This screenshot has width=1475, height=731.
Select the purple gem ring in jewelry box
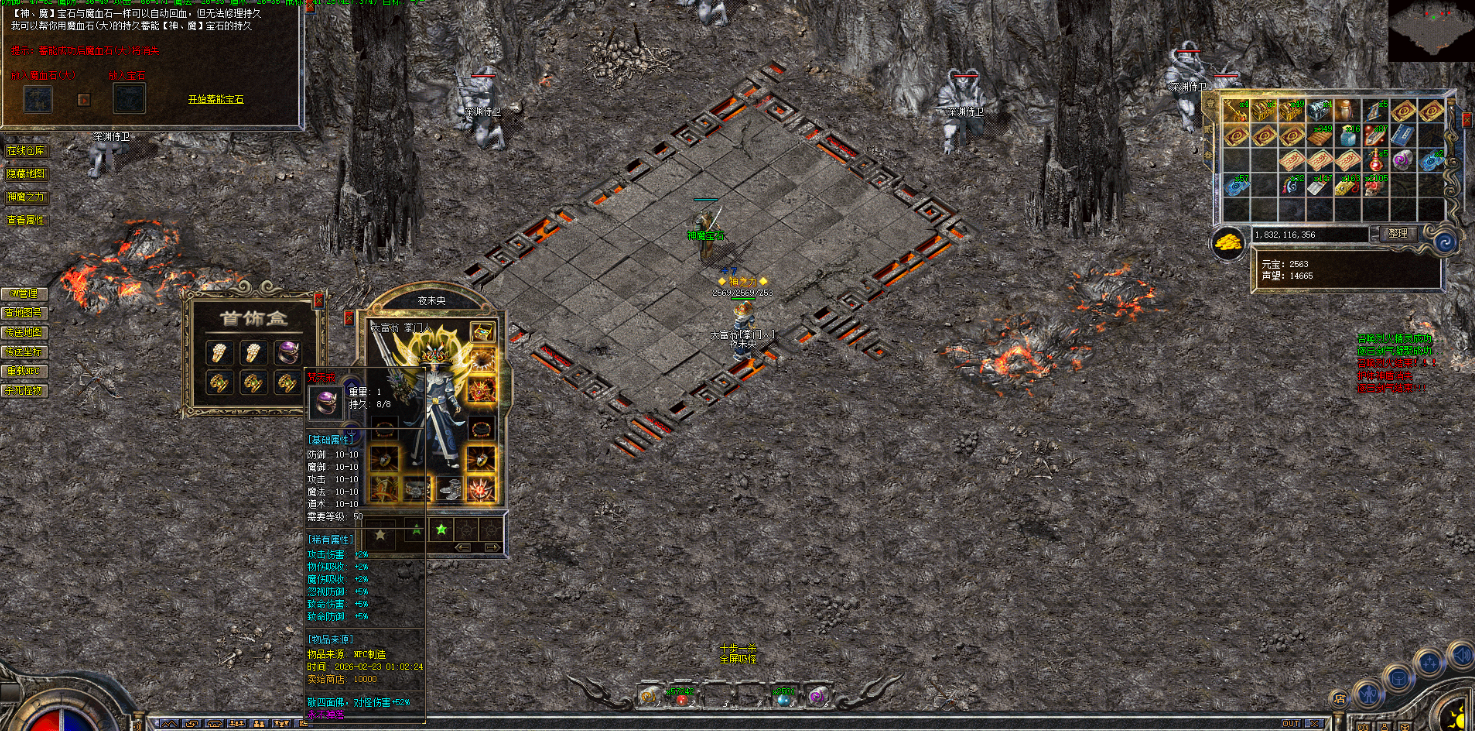tap(289, 352)
